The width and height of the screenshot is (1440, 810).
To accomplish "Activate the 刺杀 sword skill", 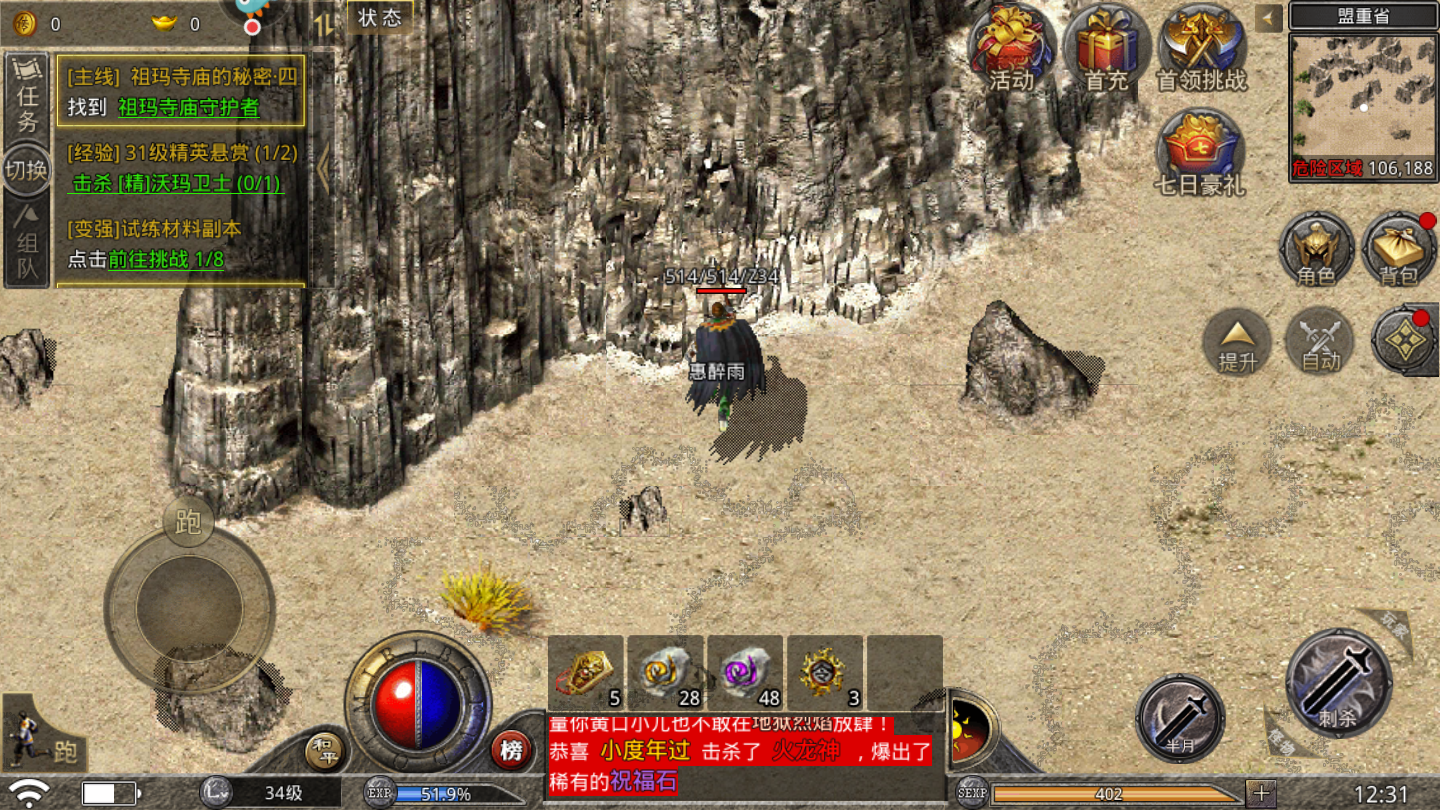I will (1338, 682).
